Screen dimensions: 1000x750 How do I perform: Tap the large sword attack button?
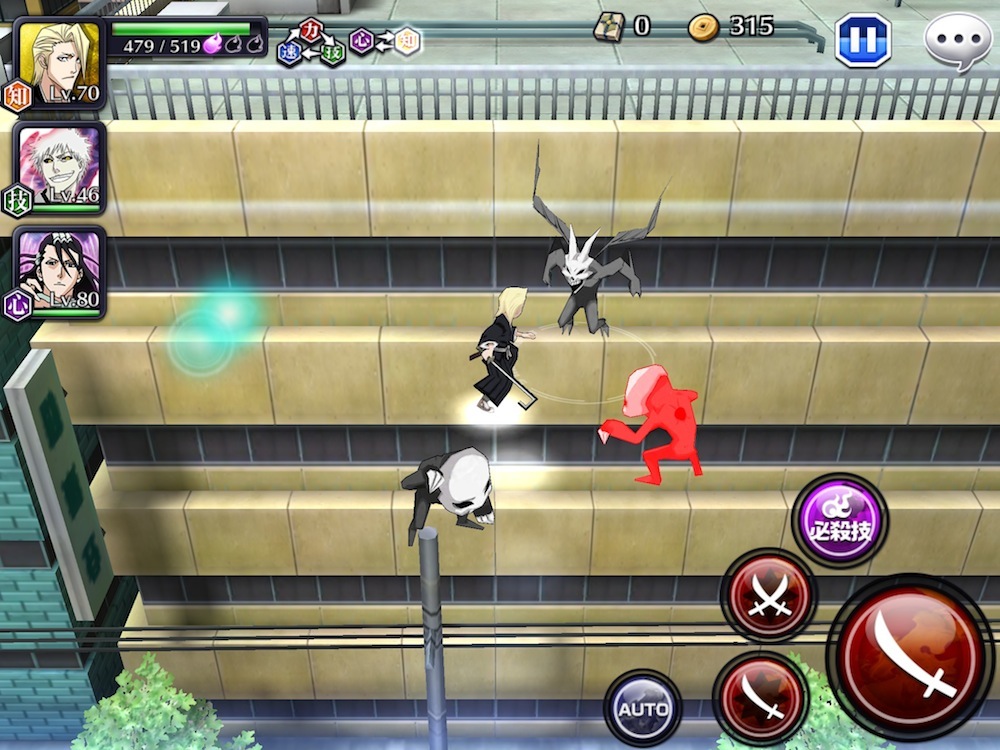pyautogui.click(x=910, y=655)
